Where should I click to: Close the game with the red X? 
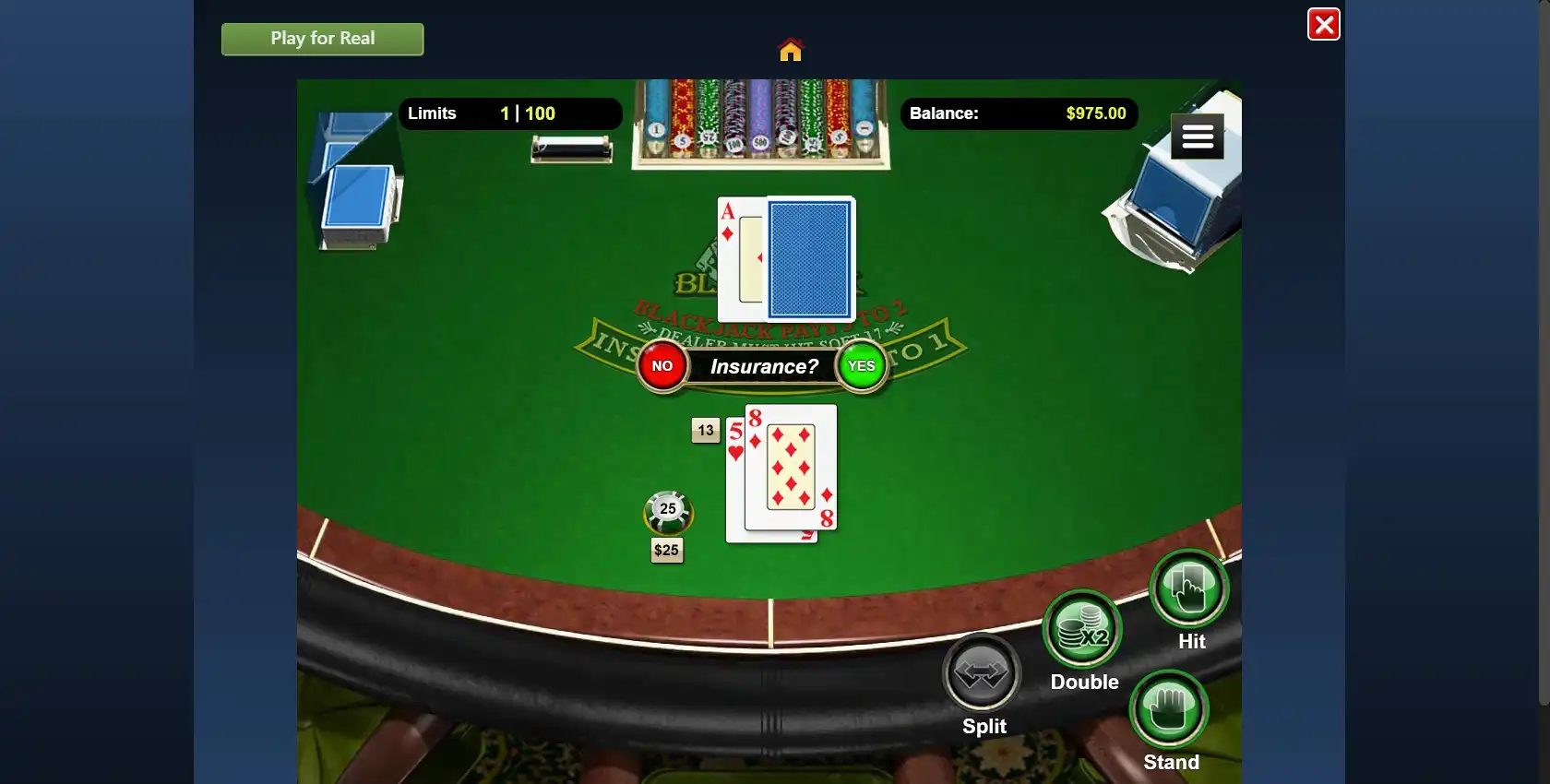click(1323, 24)
